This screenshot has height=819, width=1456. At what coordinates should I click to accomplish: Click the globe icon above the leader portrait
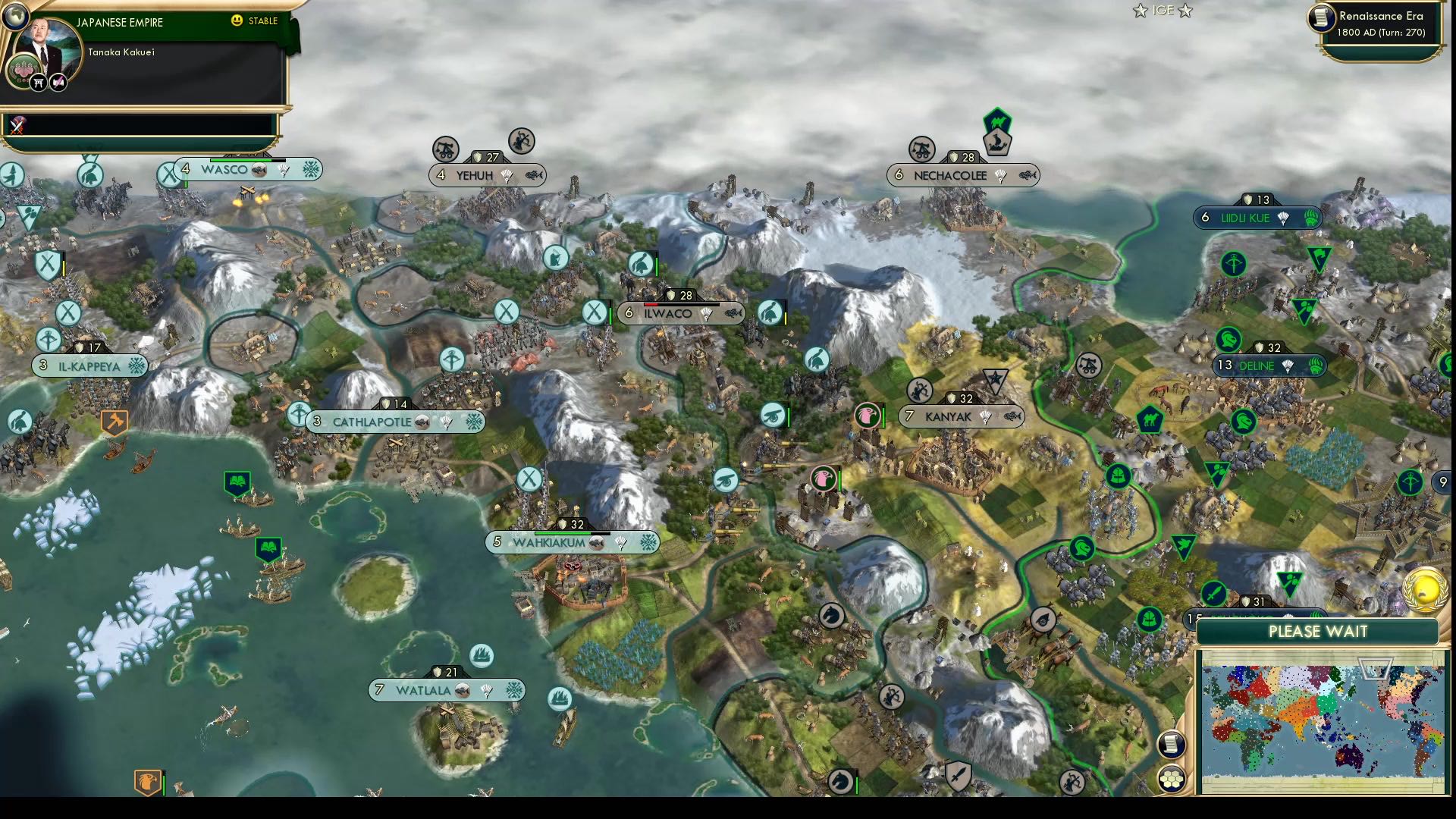pyautogui.click(x=16, y=17)
